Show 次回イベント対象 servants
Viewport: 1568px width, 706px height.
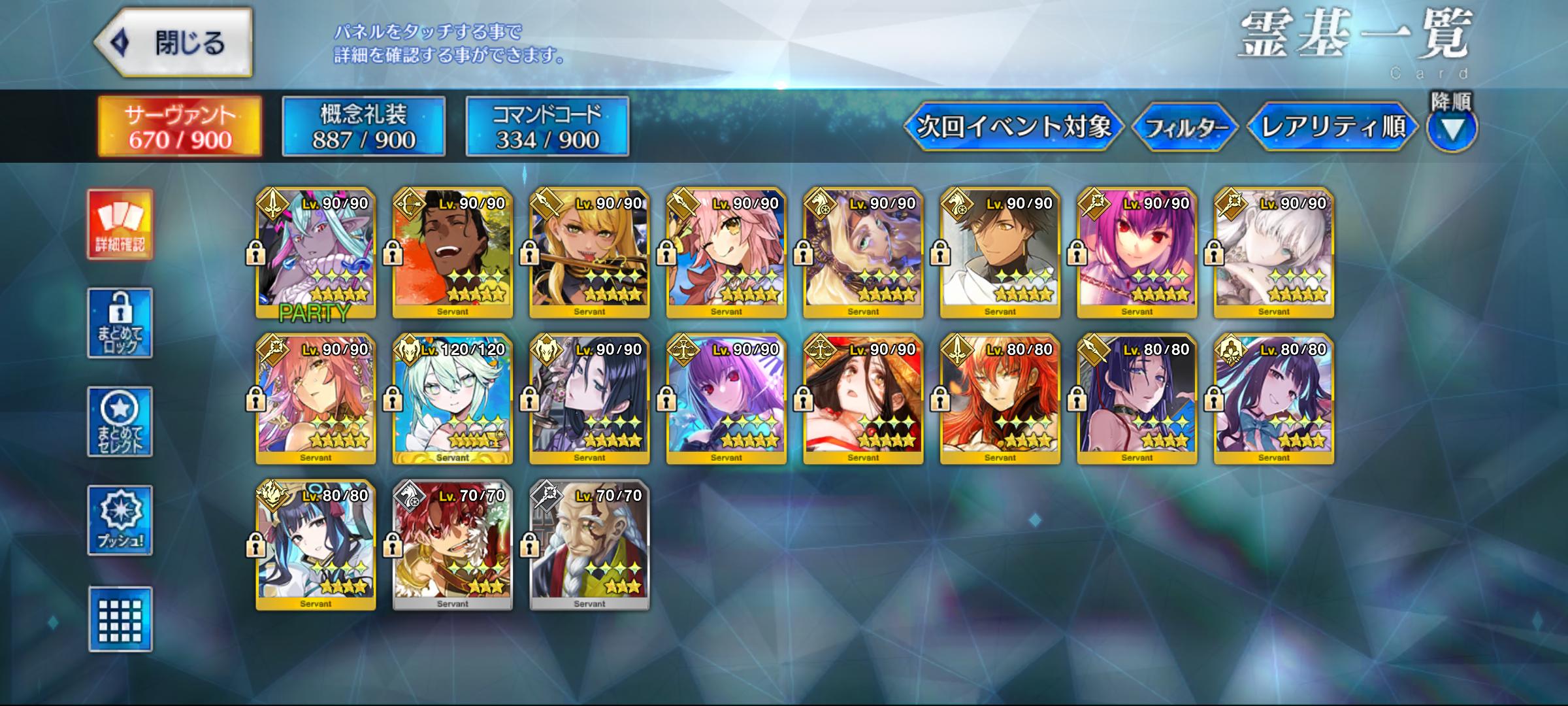pos(1013,126)
